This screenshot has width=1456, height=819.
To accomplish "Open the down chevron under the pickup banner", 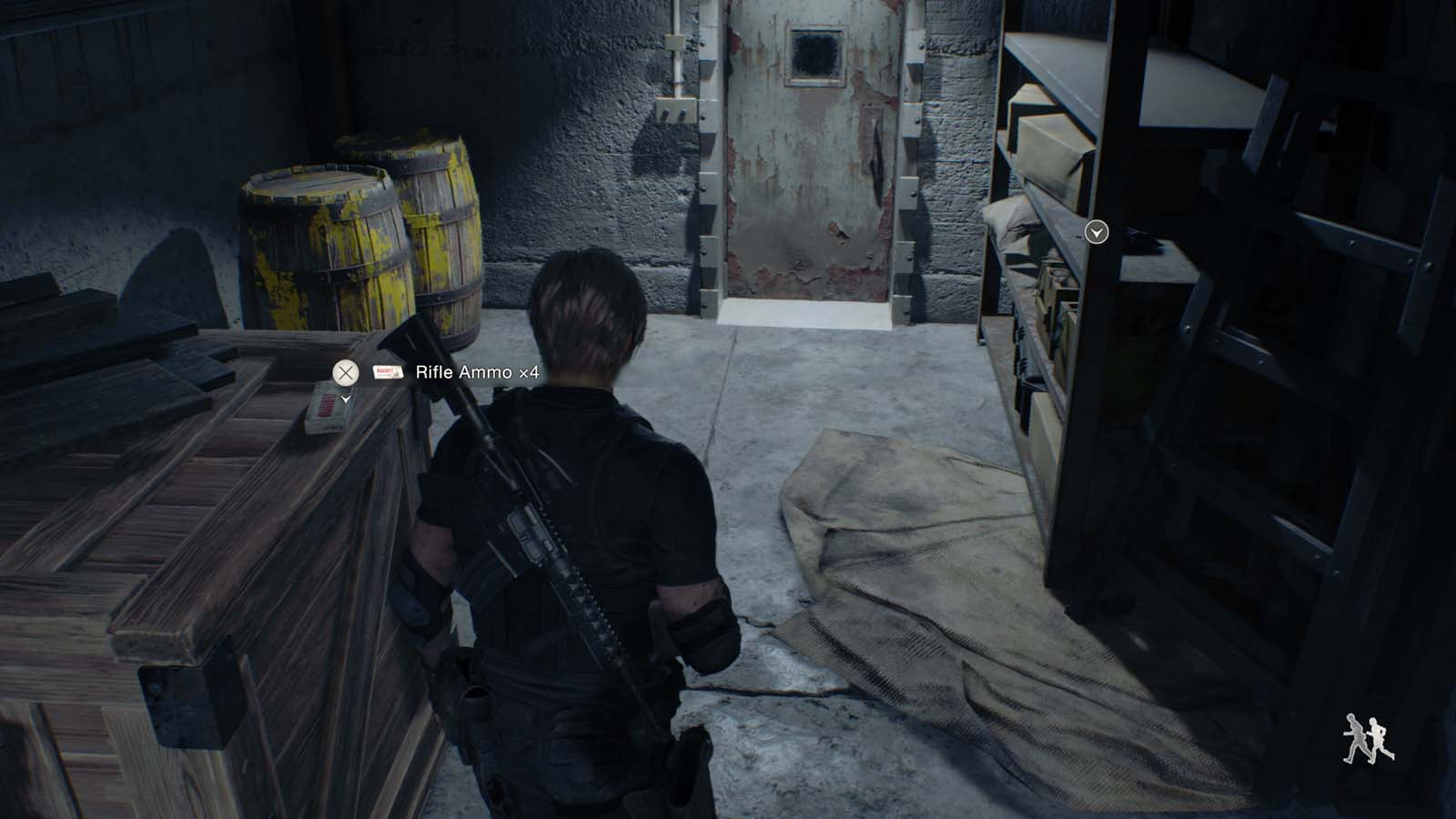I will click(344, 399).
